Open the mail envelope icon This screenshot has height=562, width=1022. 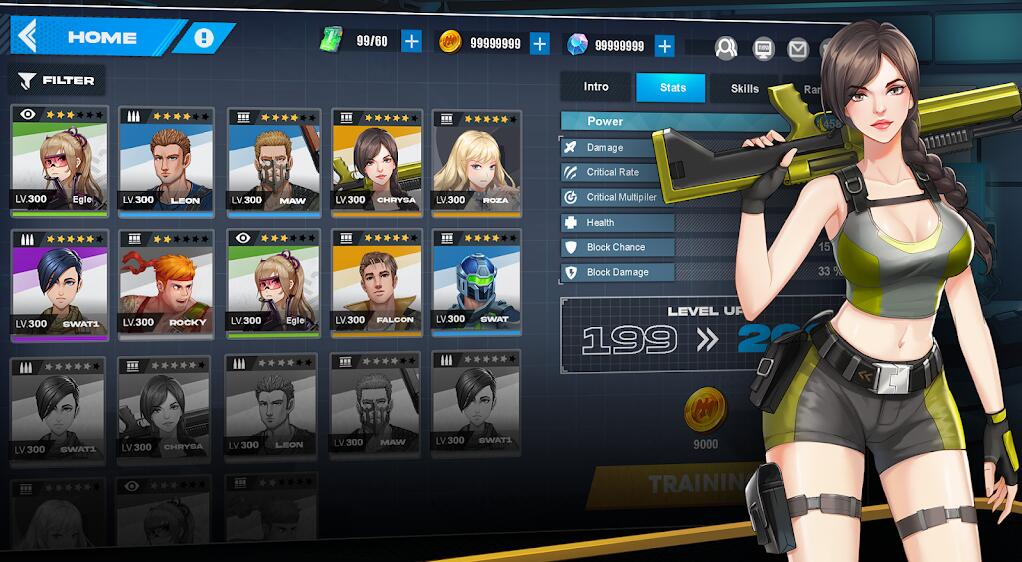click(x=798, y=47)
